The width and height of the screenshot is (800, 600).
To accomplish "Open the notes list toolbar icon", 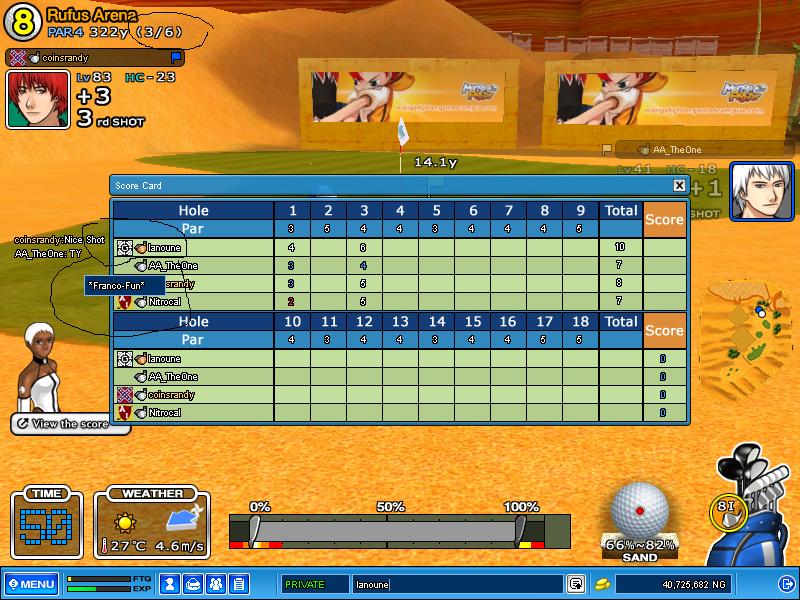I will (x=239, y=583).
